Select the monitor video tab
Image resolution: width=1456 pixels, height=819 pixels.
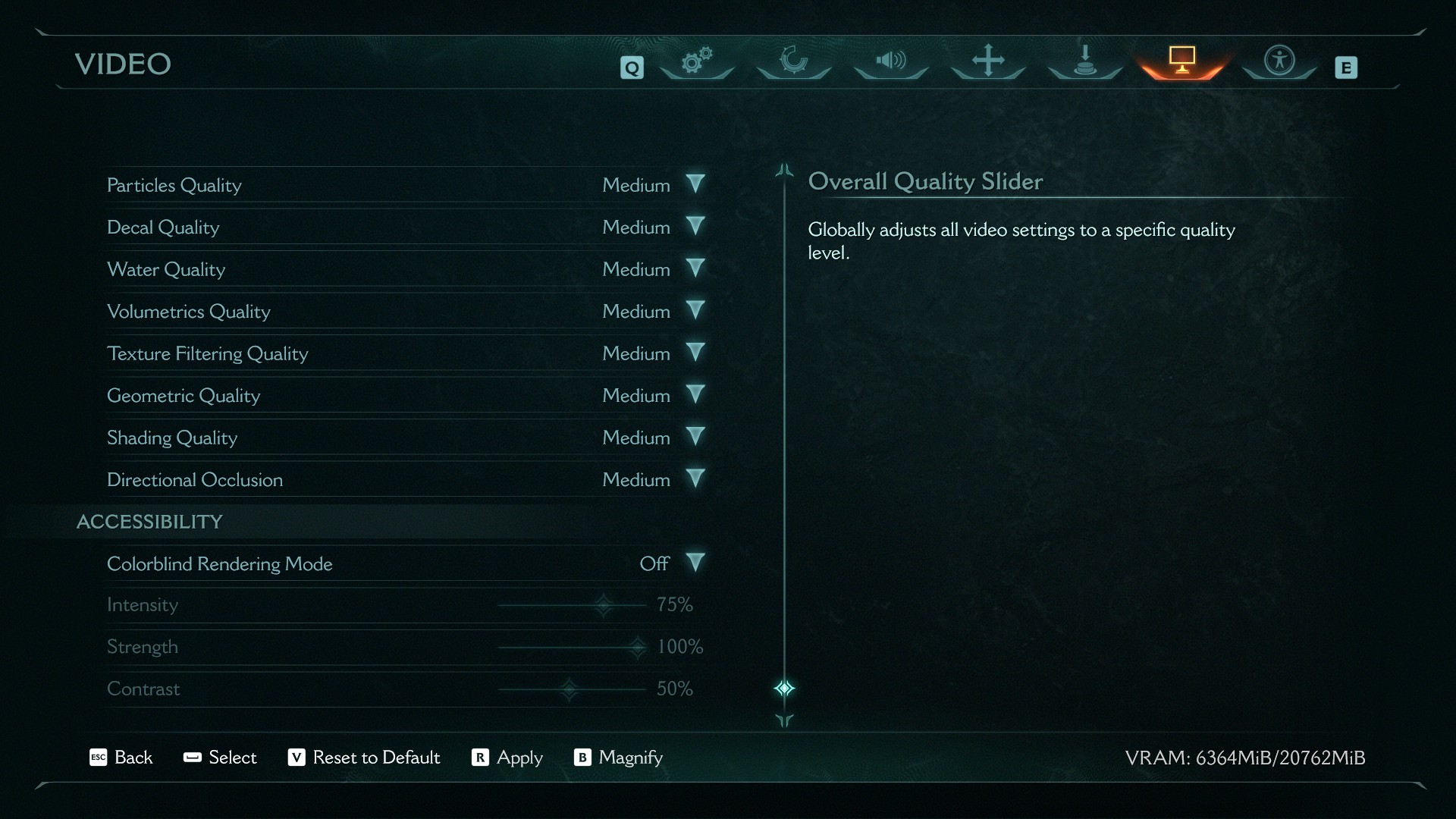pos(1182,61)
